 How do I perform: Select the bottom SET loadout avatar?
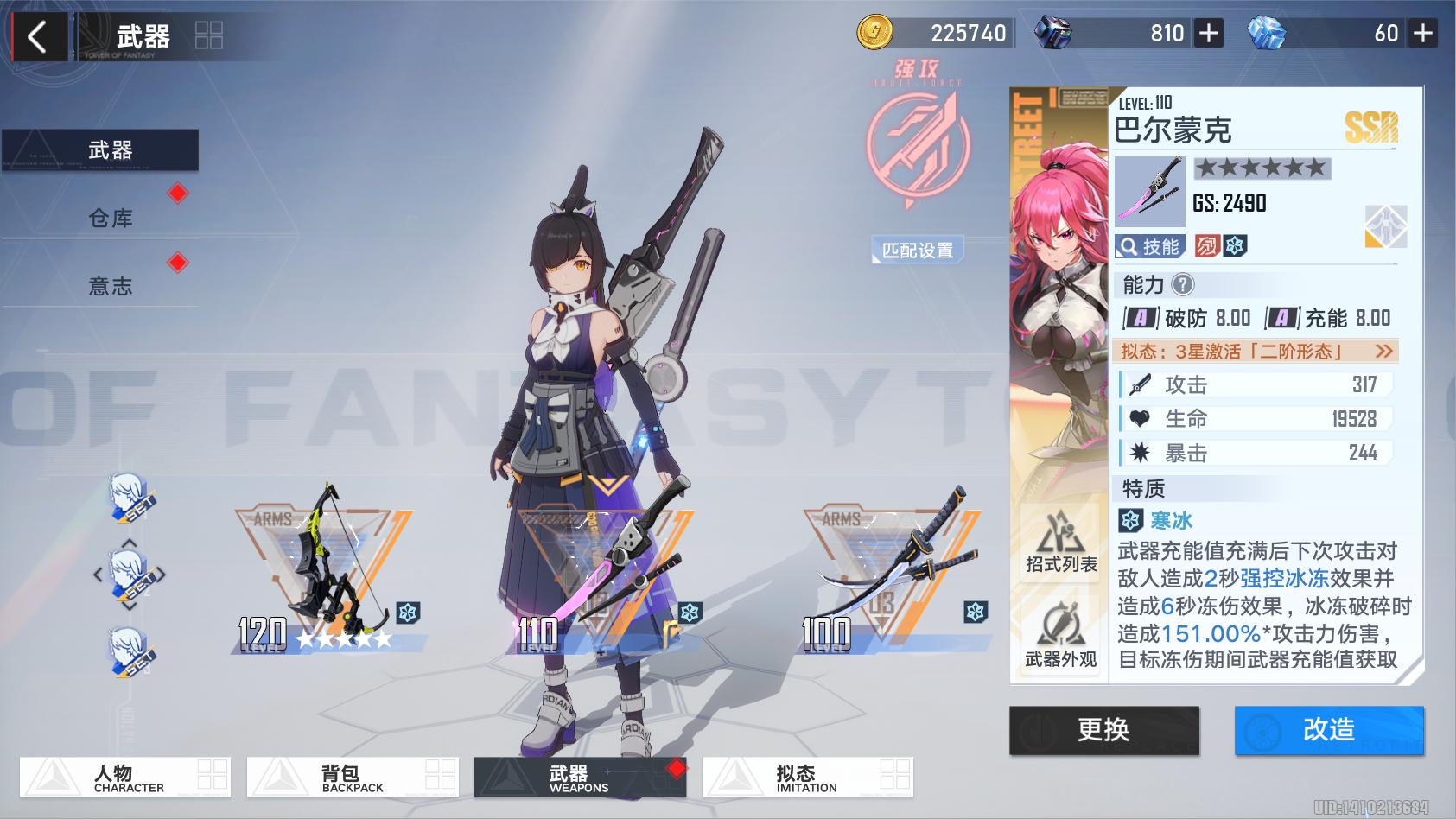click(x=130, y=652)
